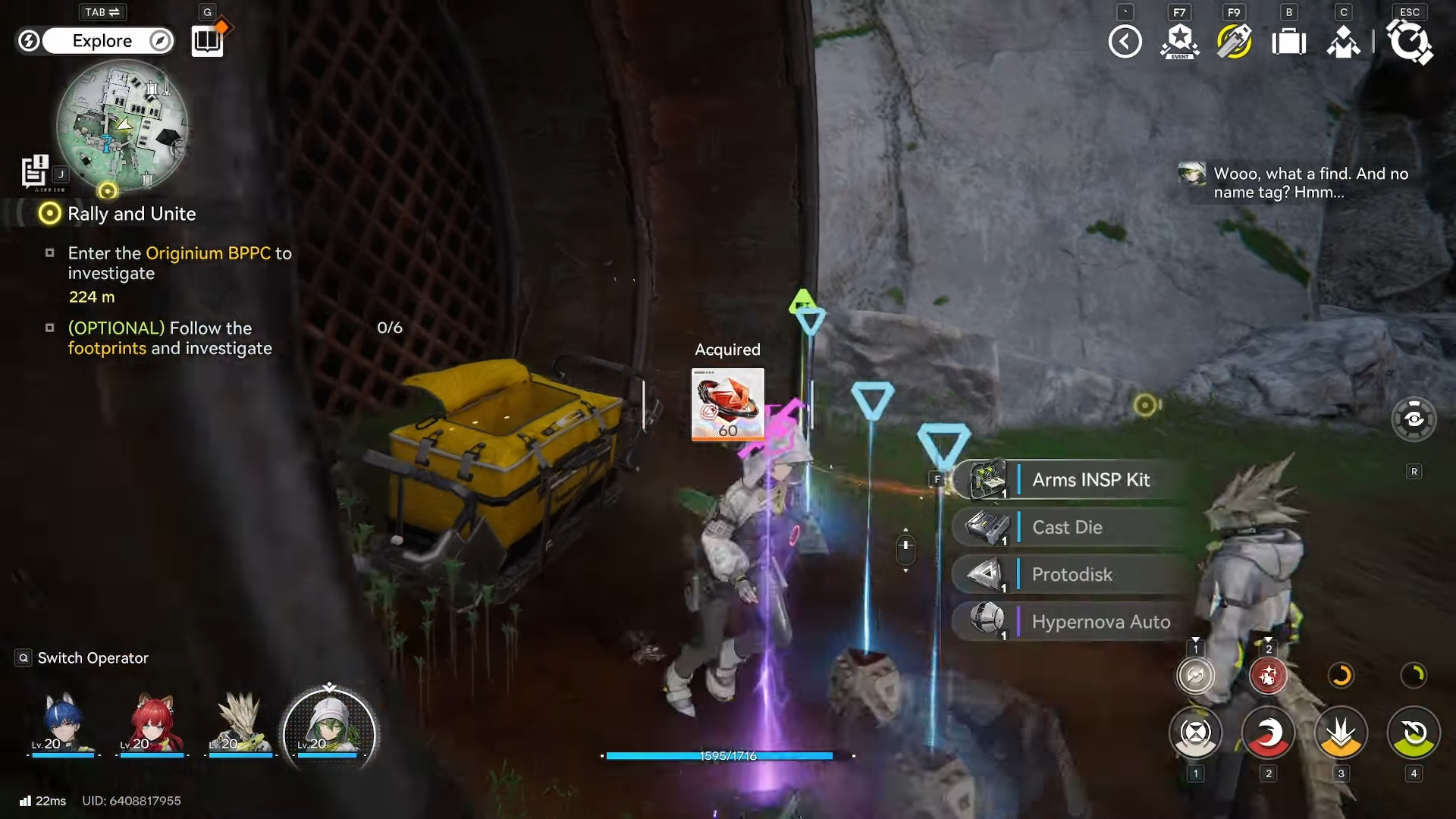Image resolution: width=1456 pixels, height=819 pixels.
Task: Switch to the spiky blonde operator
Action: tap(240, 725)
